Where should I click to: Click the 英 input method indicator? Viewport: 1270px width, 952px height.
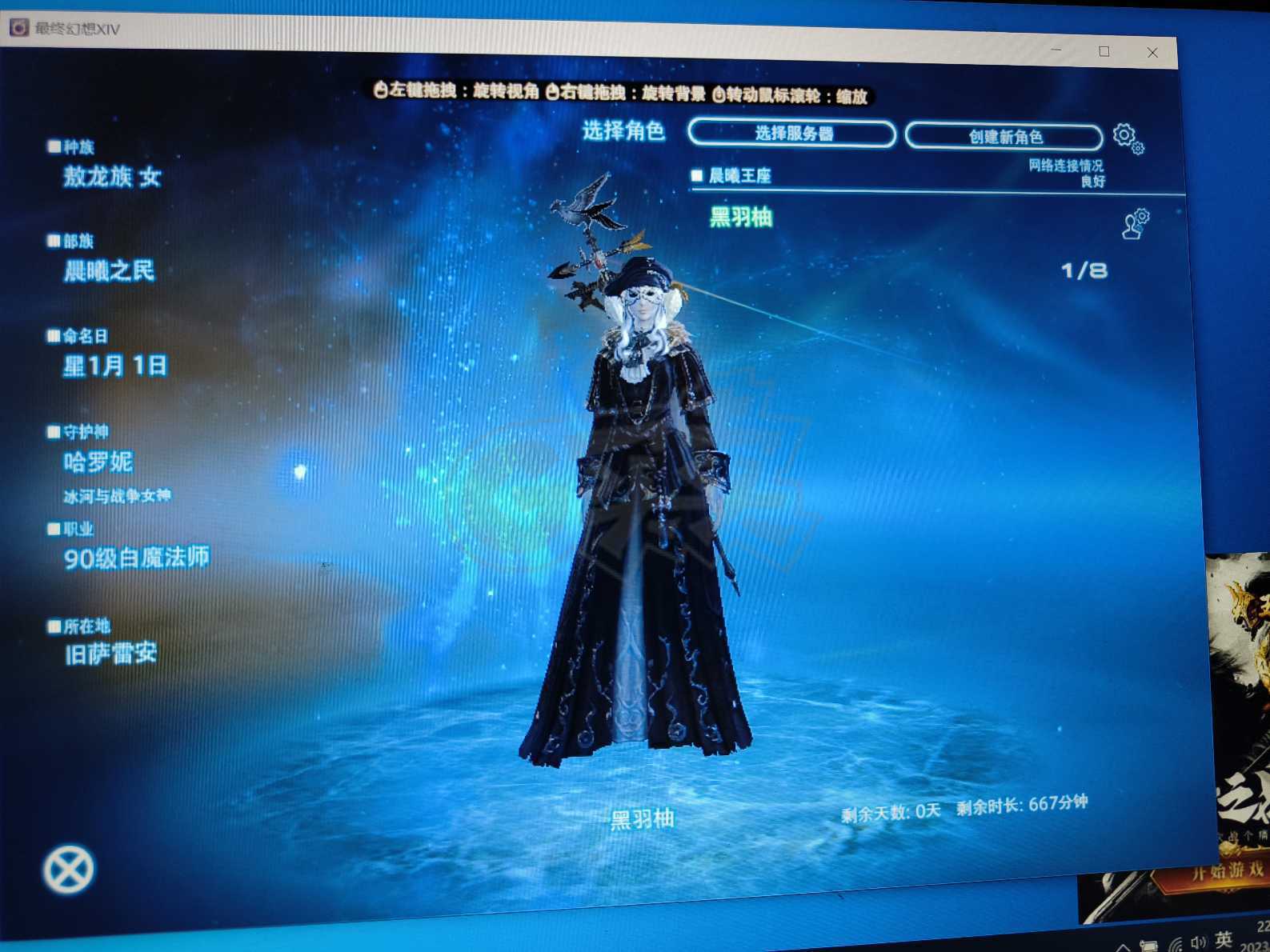click(x=1225, y=938)
